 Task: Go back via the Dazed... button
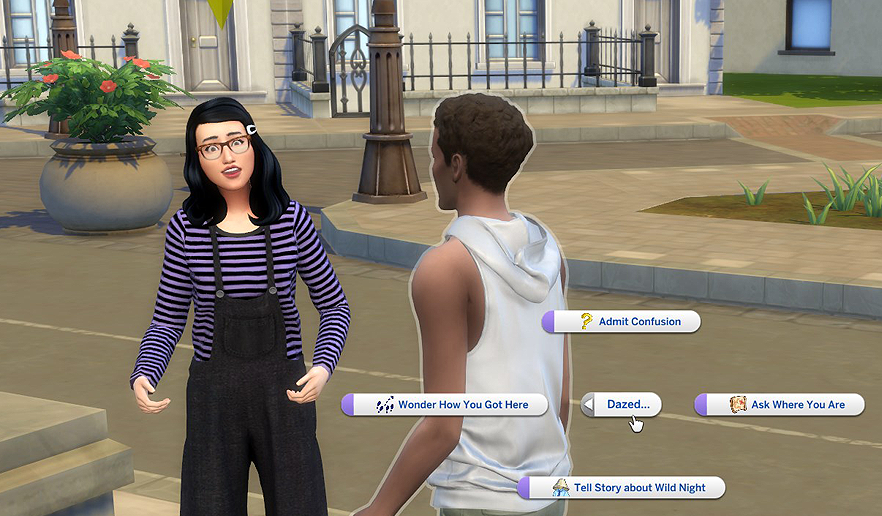[x=621, y=405]
